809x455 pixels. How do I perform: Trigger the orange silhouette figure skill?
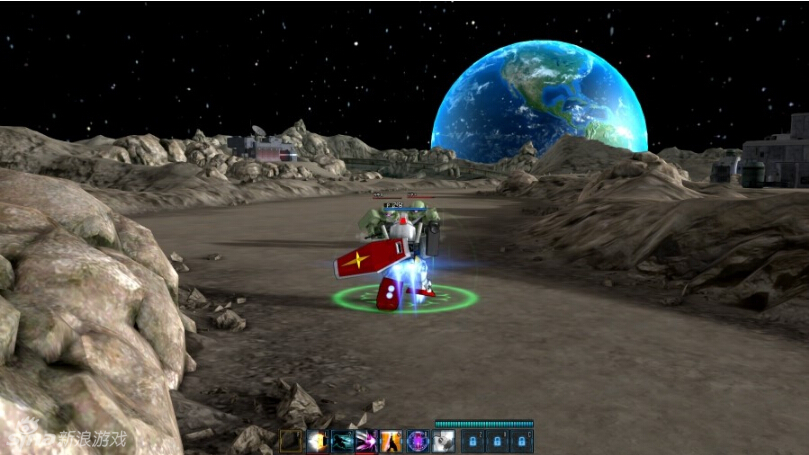(x=392, y=441)
